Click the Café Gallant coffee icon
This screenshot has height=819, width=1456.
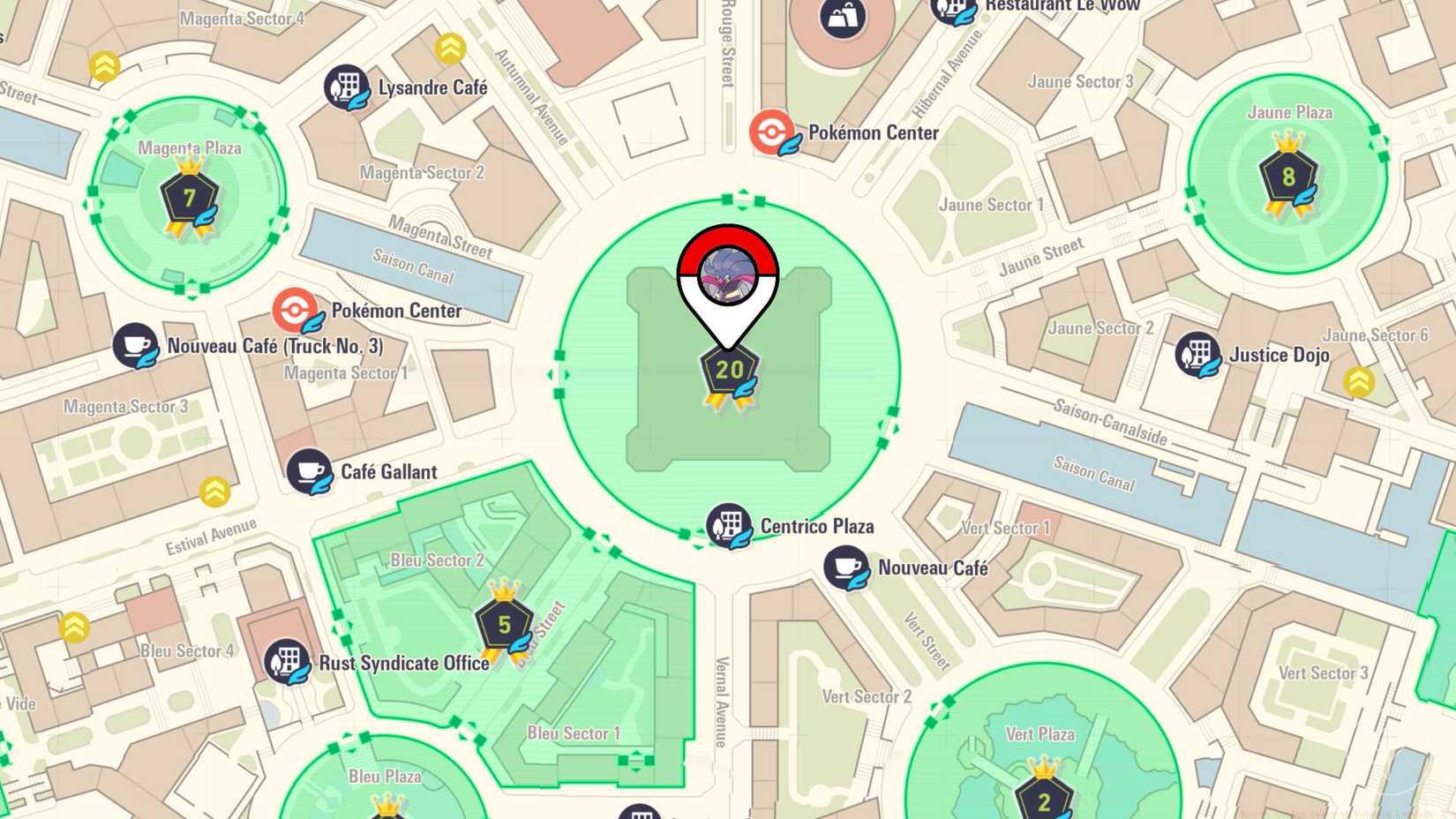[311, 472]
